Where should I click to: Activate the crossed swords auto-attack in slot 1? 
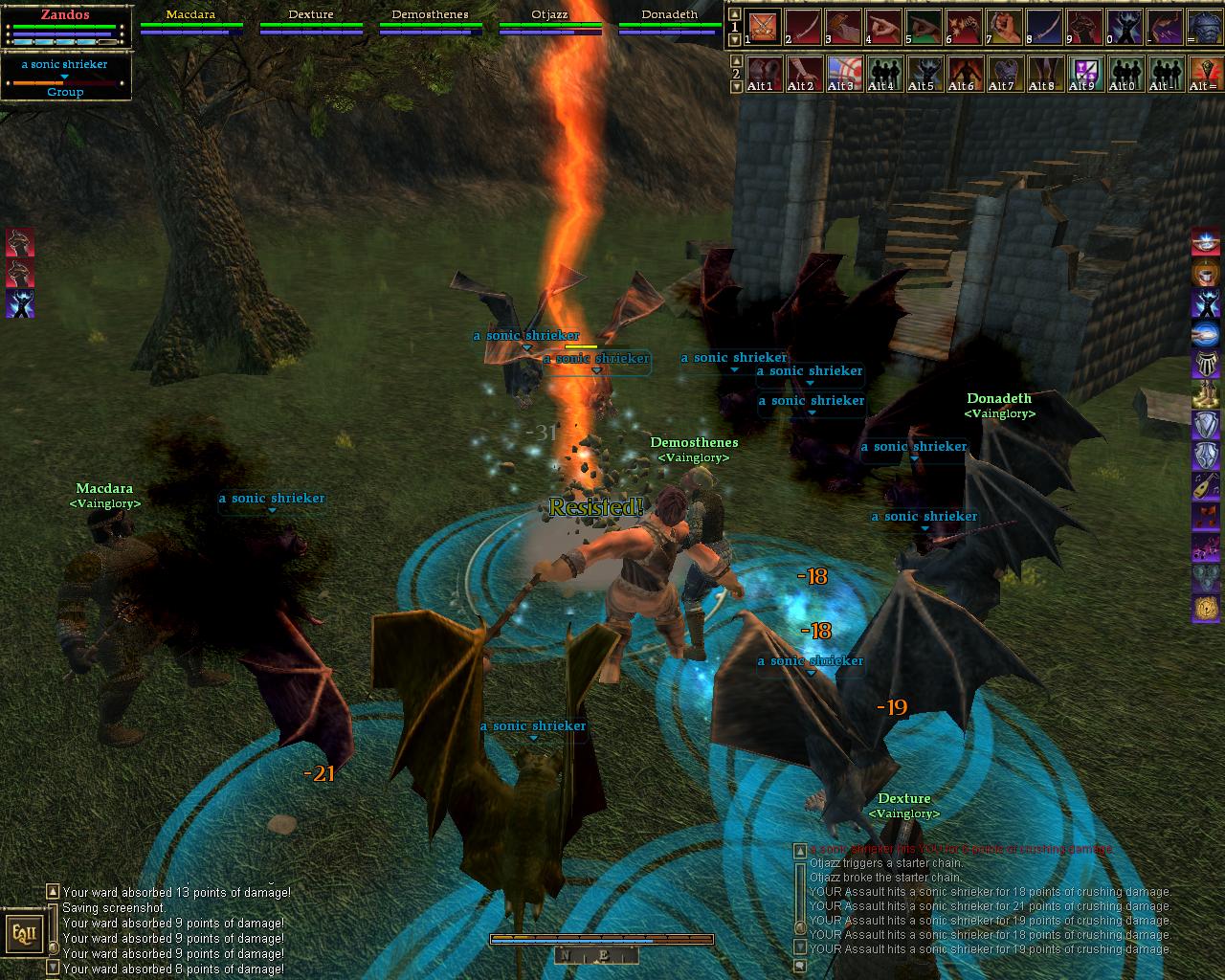coord(763,26)
